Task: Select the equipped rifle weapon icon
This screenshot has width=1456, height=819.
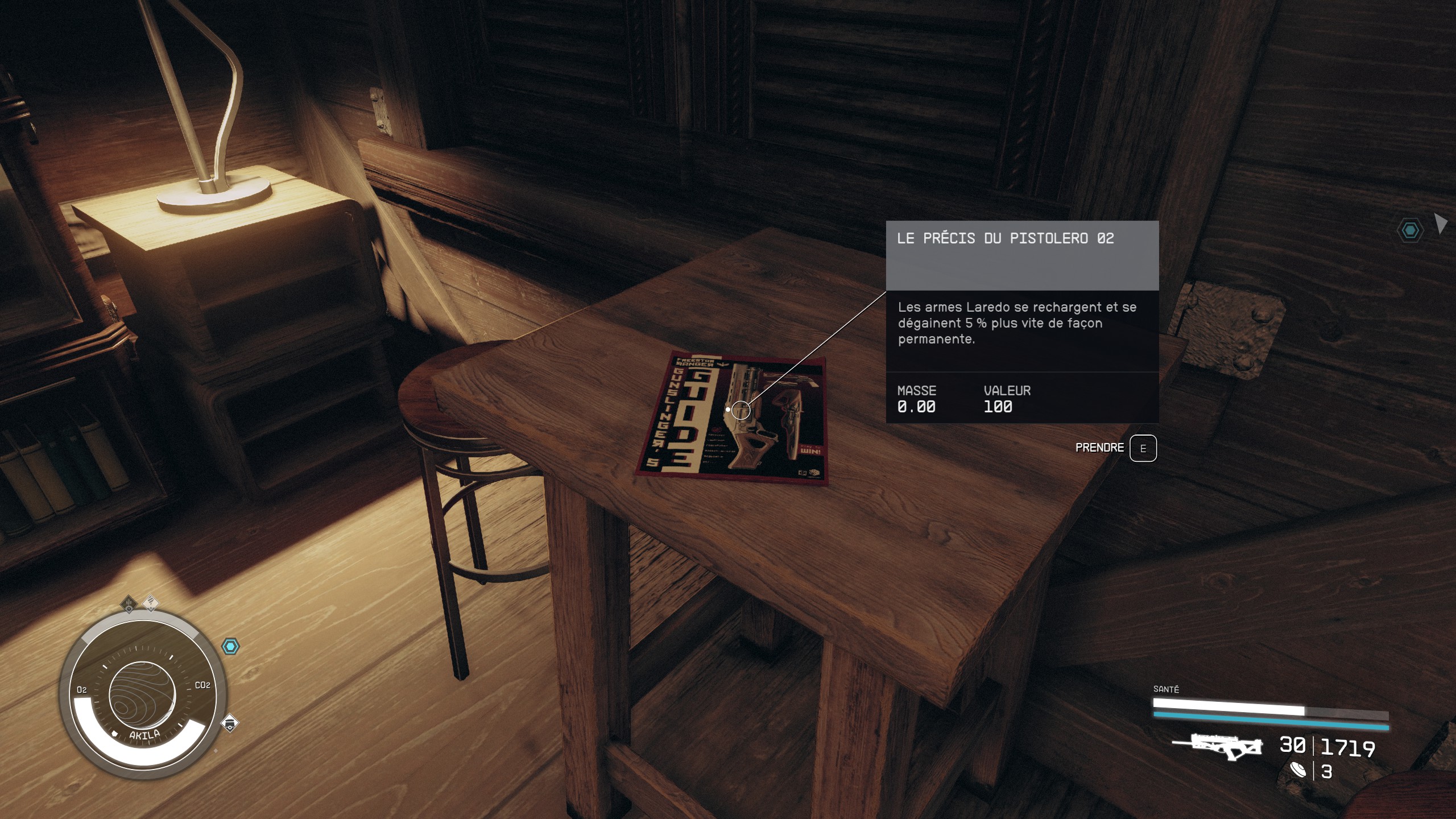Action: (1217, 747)
